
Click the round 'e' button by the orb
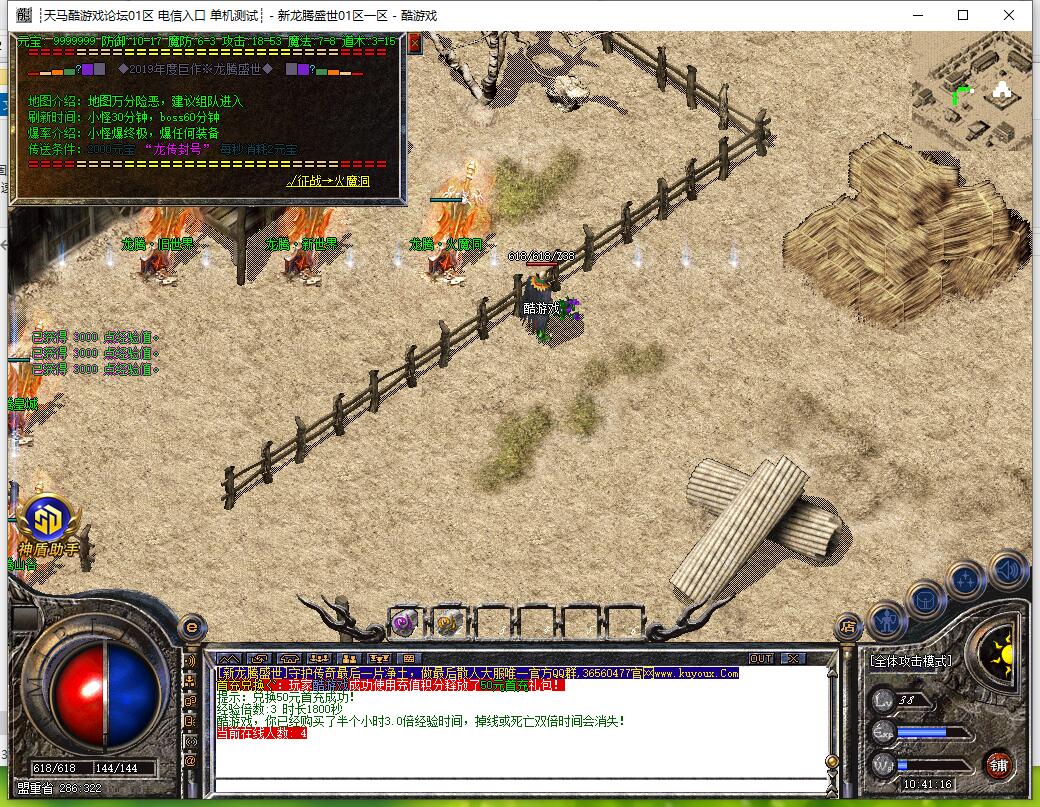point(191,627)
